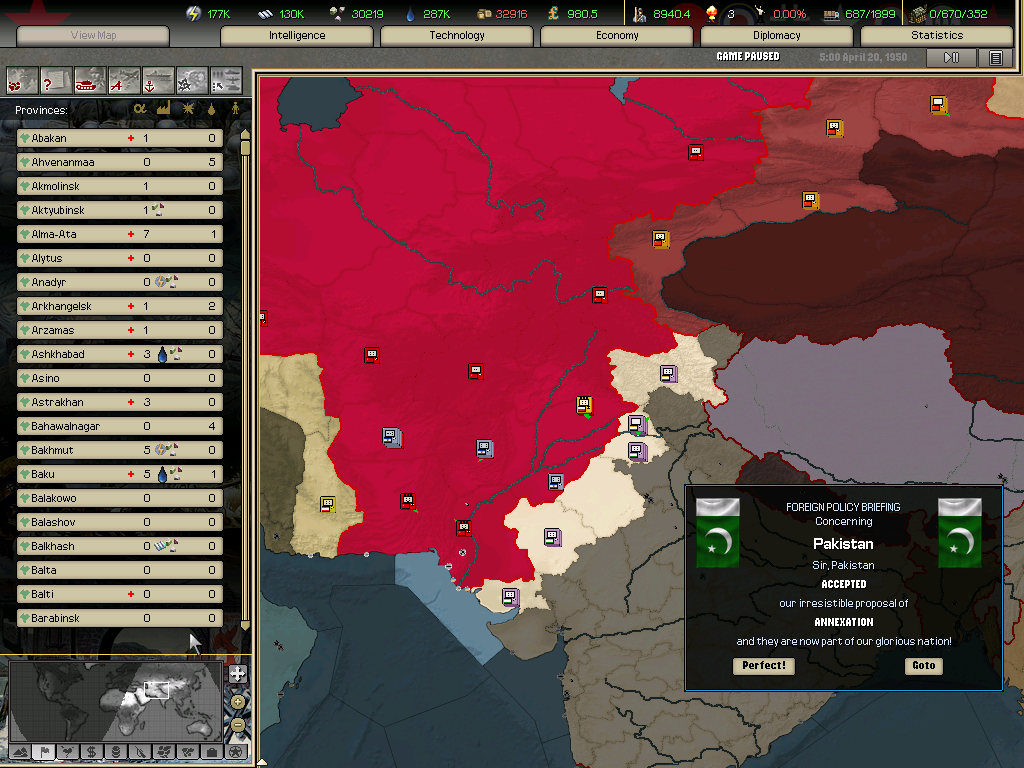Show the Statistics tab
1024x768 pixels.
click(x=937, y=35)
